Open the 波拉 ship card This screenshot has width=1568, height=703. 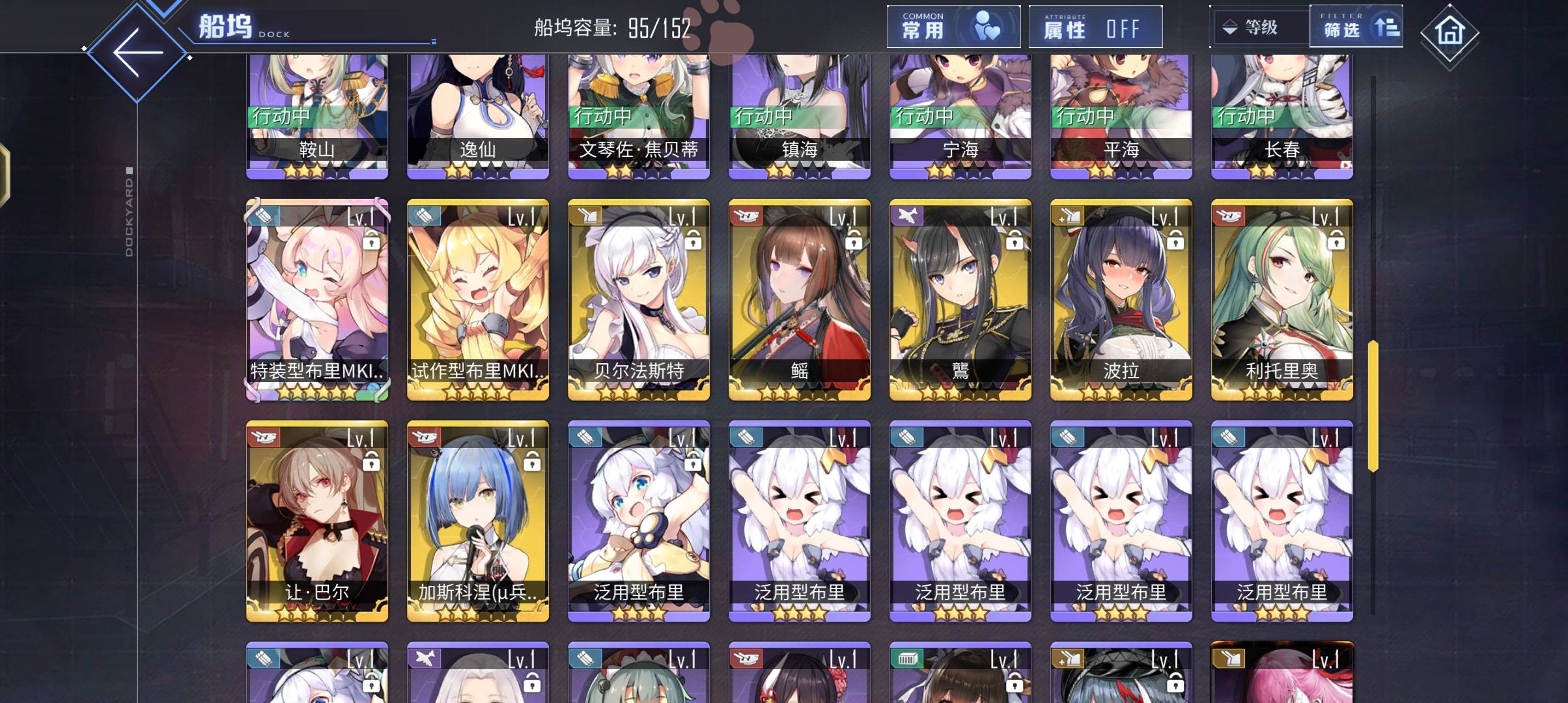point(1121,299)
